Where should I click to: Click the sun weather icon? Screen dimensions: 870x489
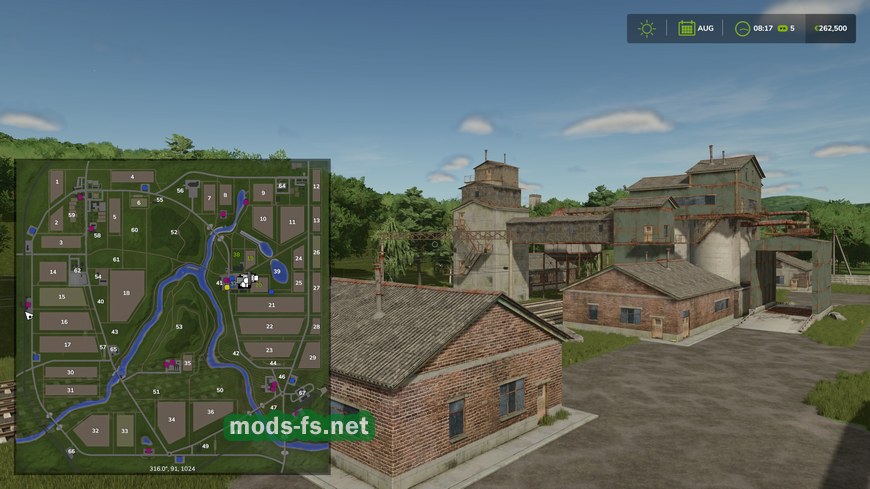647,28
